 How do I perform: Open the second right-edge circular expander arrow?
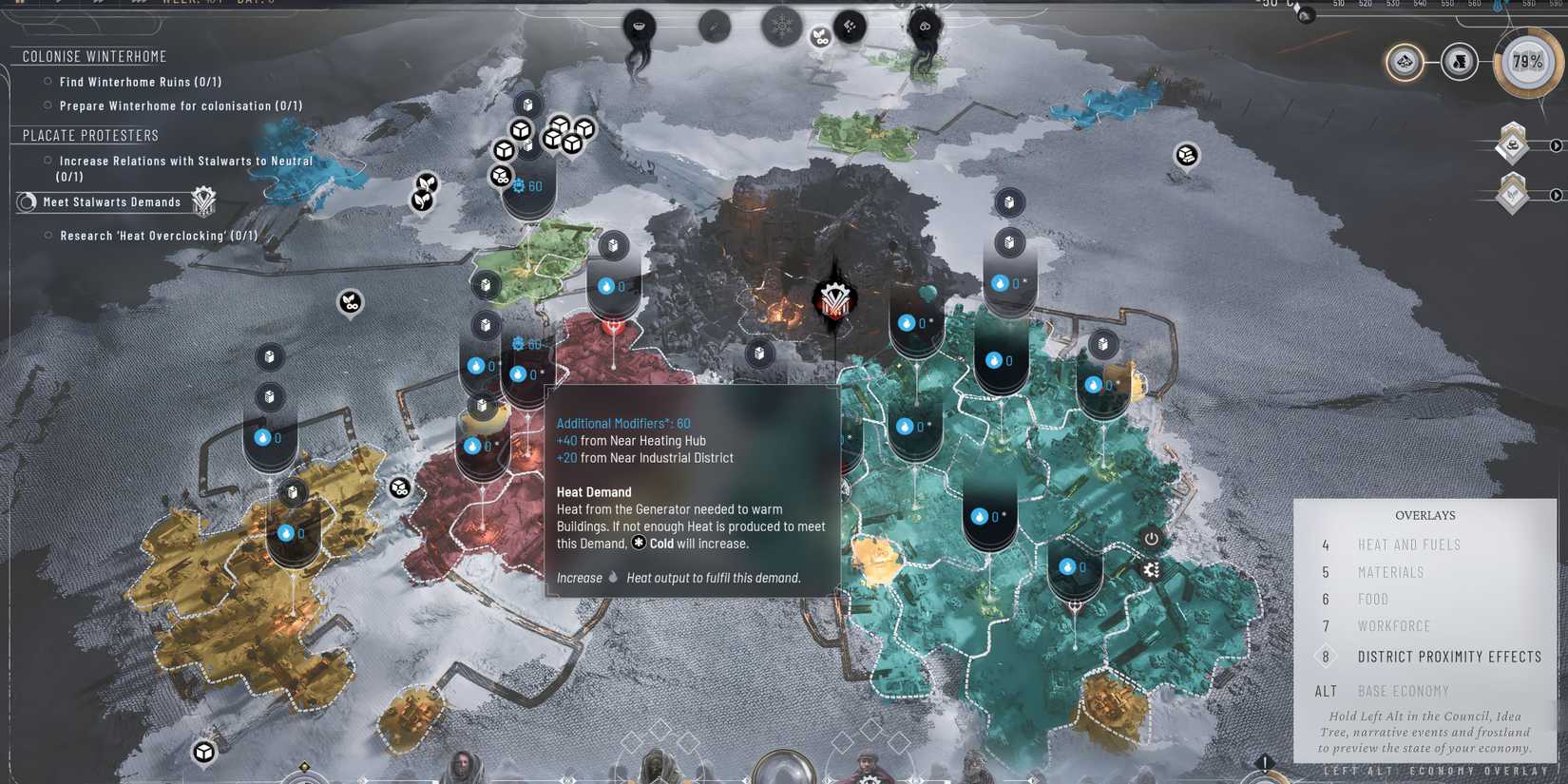[1556, 197]
